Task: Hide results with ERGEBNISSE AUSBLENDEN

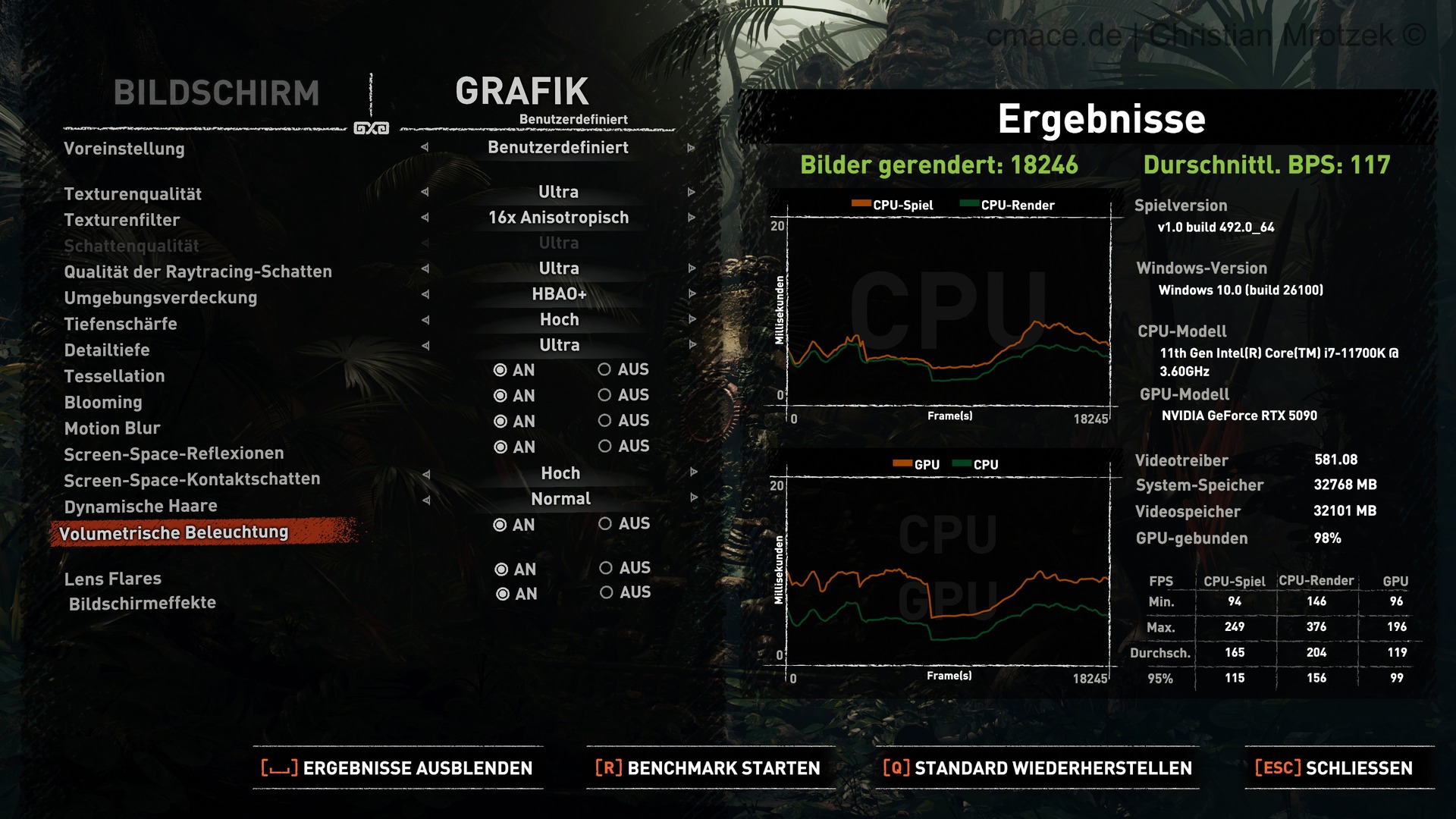Action: click(x=397, y=768)
